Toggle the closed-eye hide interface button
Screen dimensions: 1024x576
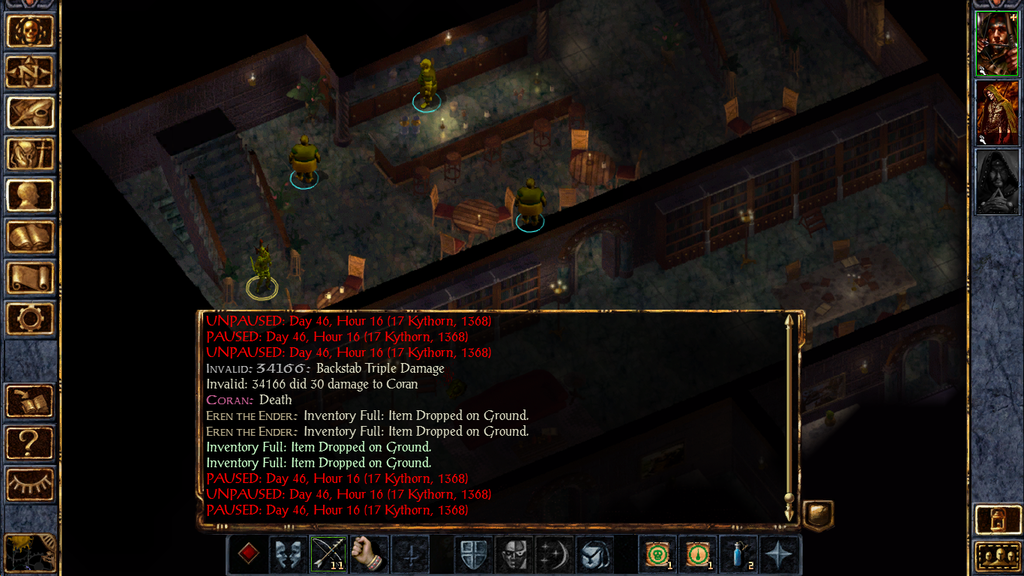30,484
